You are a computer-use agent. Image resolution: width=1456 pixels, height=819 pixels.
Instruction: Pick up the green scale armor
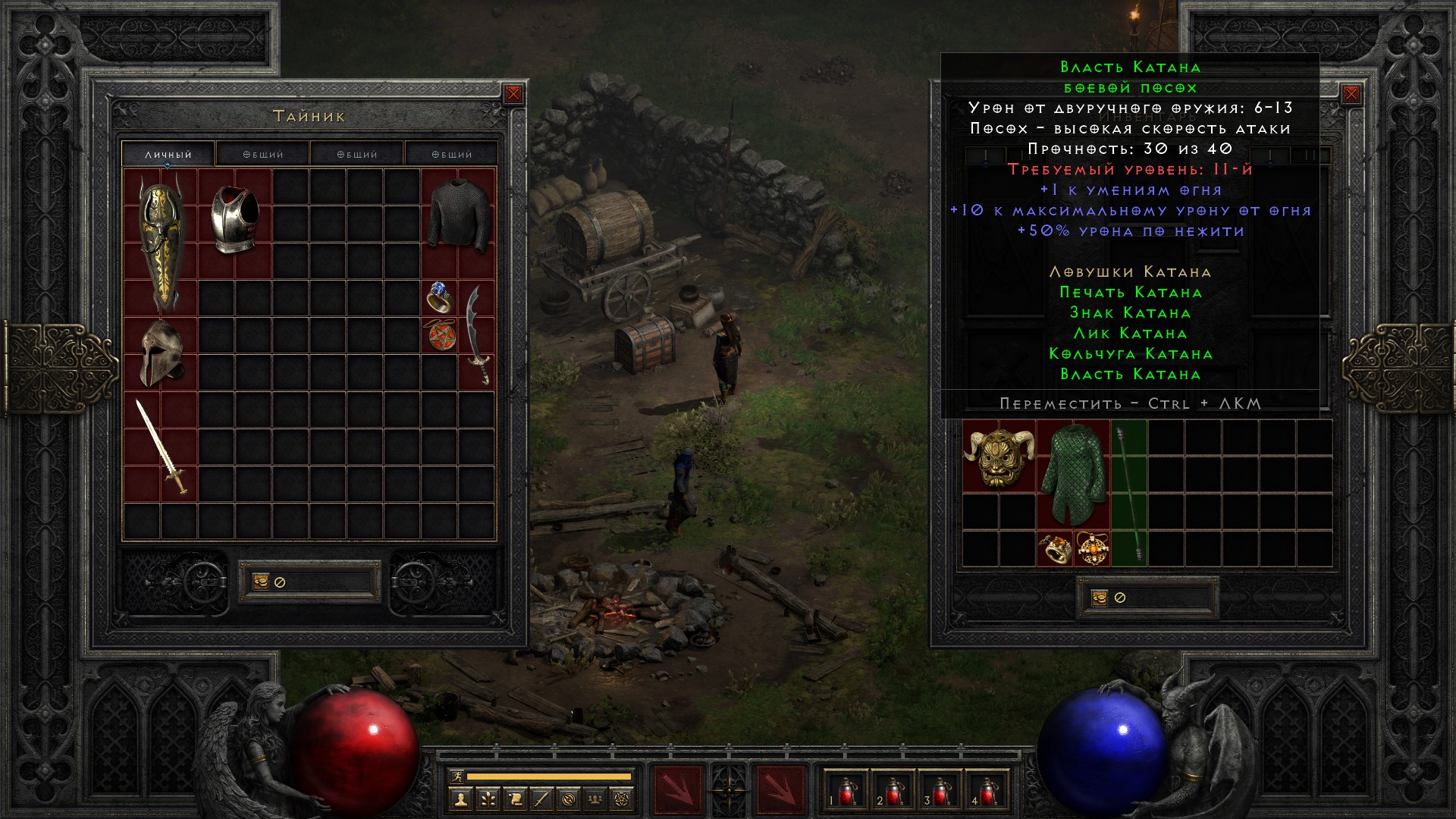pos(1073,475)
